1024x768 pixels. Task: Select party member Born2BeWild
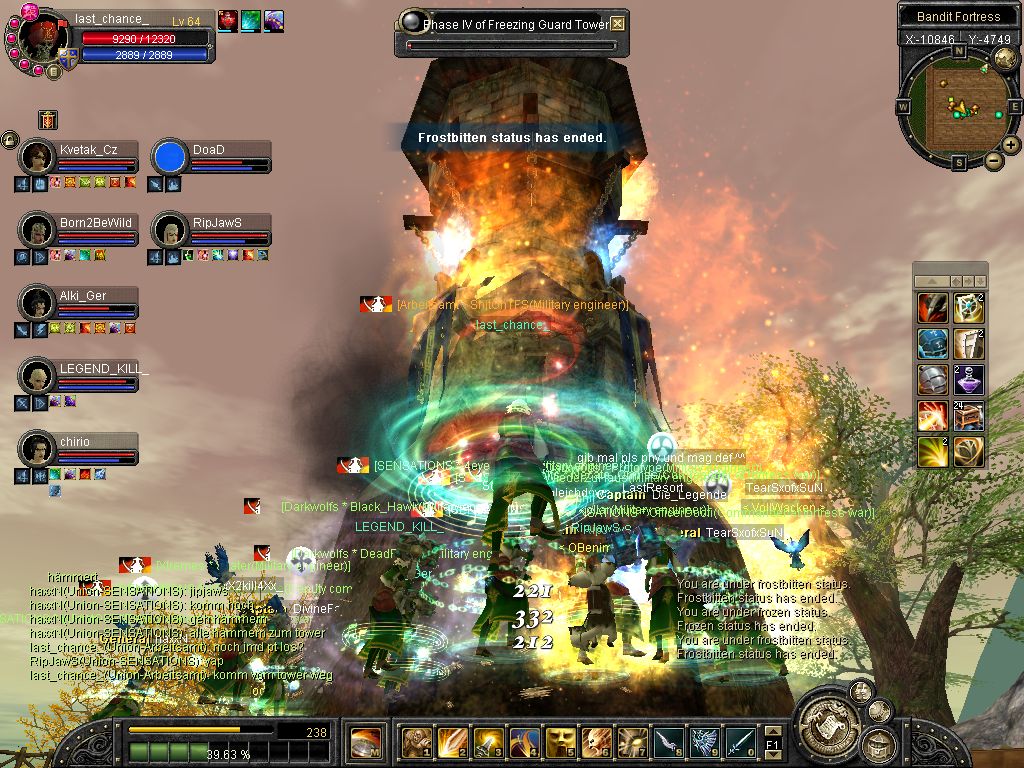pos(39,229)
